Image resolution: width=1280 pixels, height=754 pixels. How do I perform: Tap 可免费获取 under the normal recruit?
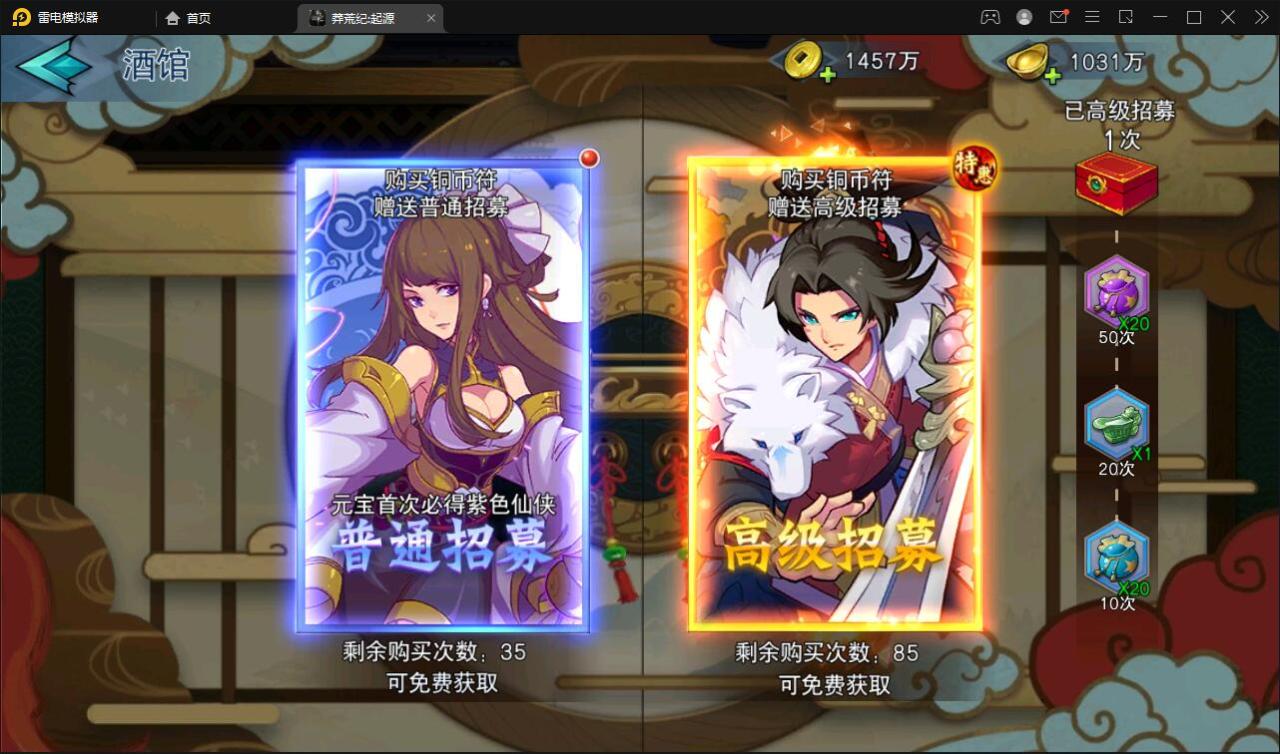coord(443,686)
